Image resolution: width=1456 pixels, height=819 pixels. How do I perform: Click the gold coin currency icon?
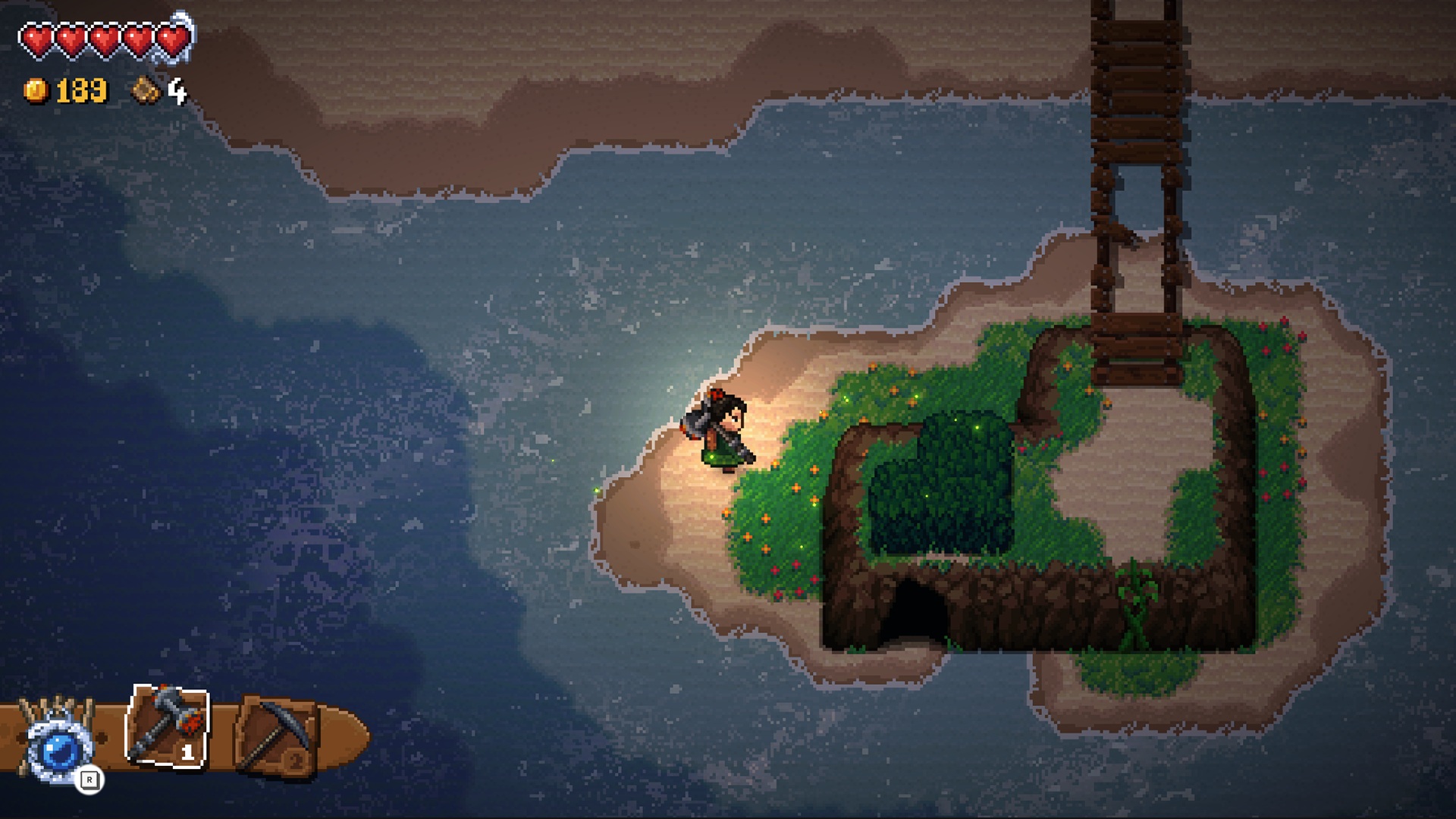click(36, 91)
